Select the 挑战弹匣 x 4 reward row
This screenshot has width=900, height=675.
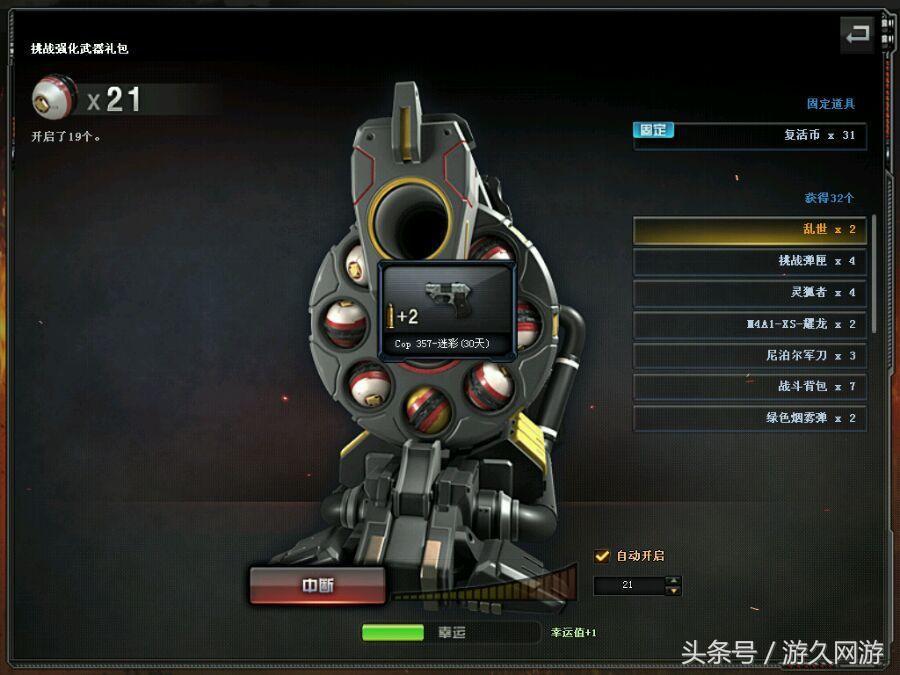point(749,261)
